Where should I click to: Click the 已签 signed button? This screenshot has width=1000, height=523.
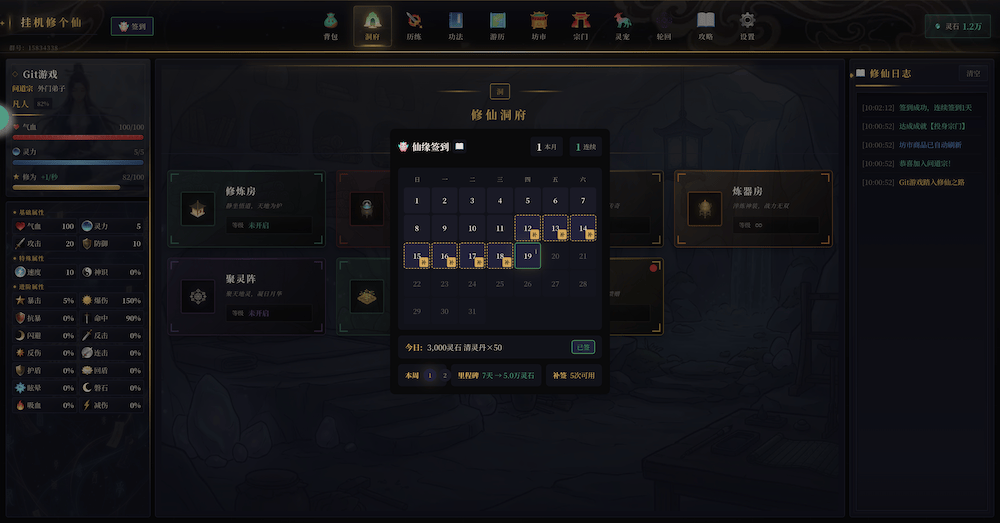pos(582,347)
